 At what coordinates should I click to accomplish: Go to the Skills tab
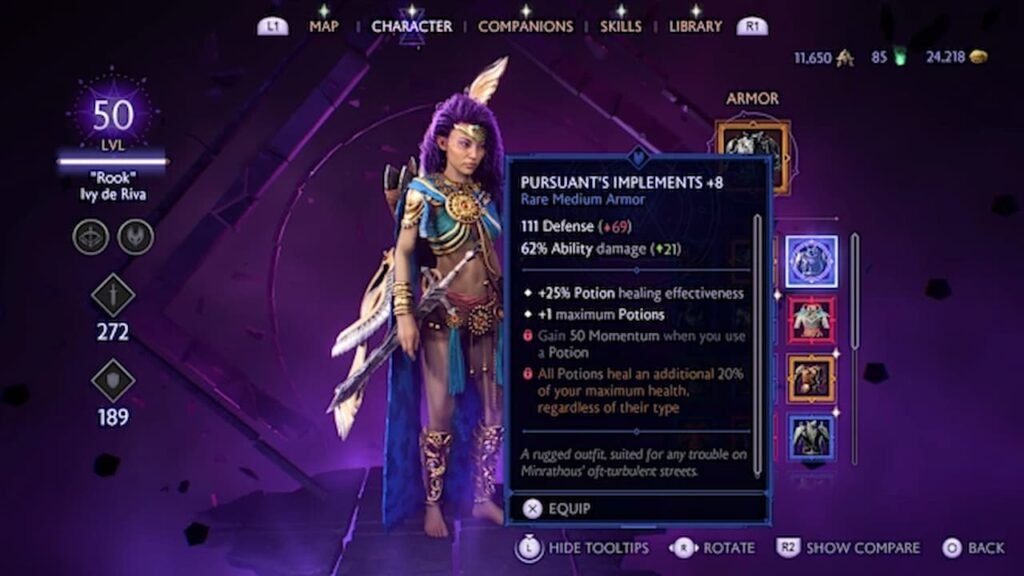tap(621, 26)
